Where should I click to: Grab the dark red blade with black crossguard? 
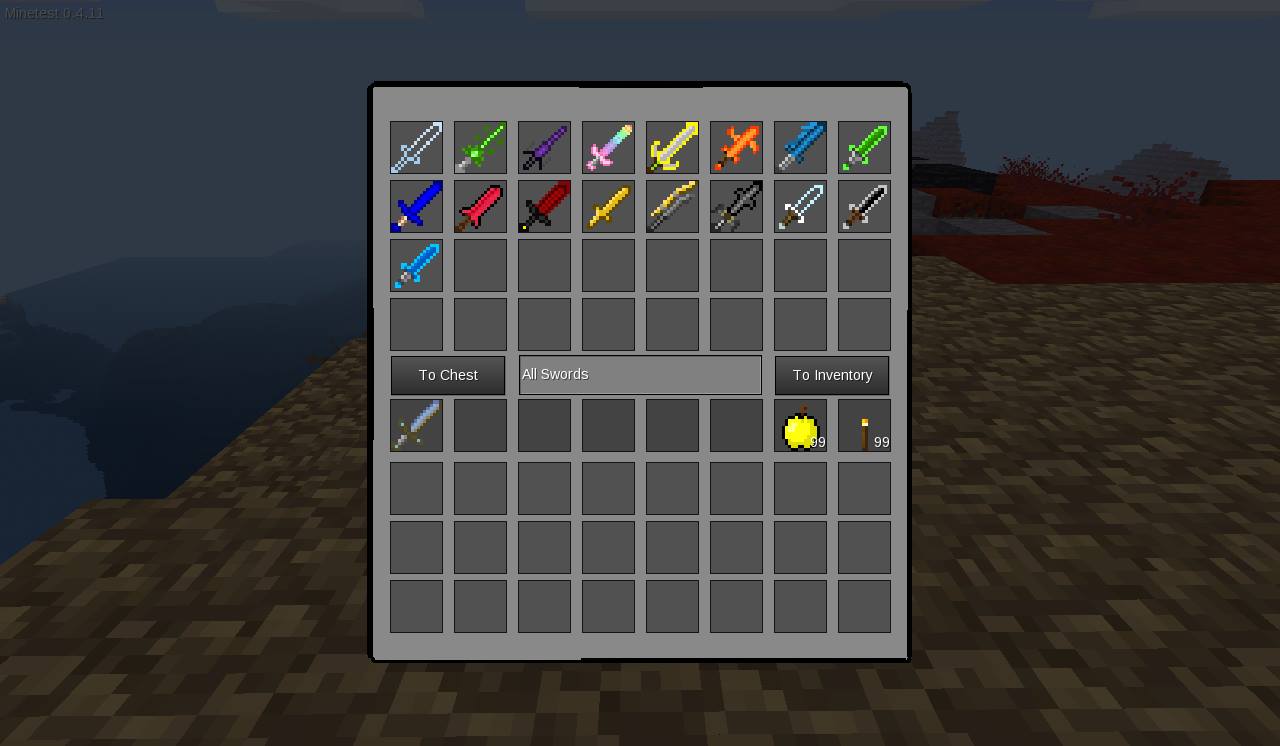point(544,206)
